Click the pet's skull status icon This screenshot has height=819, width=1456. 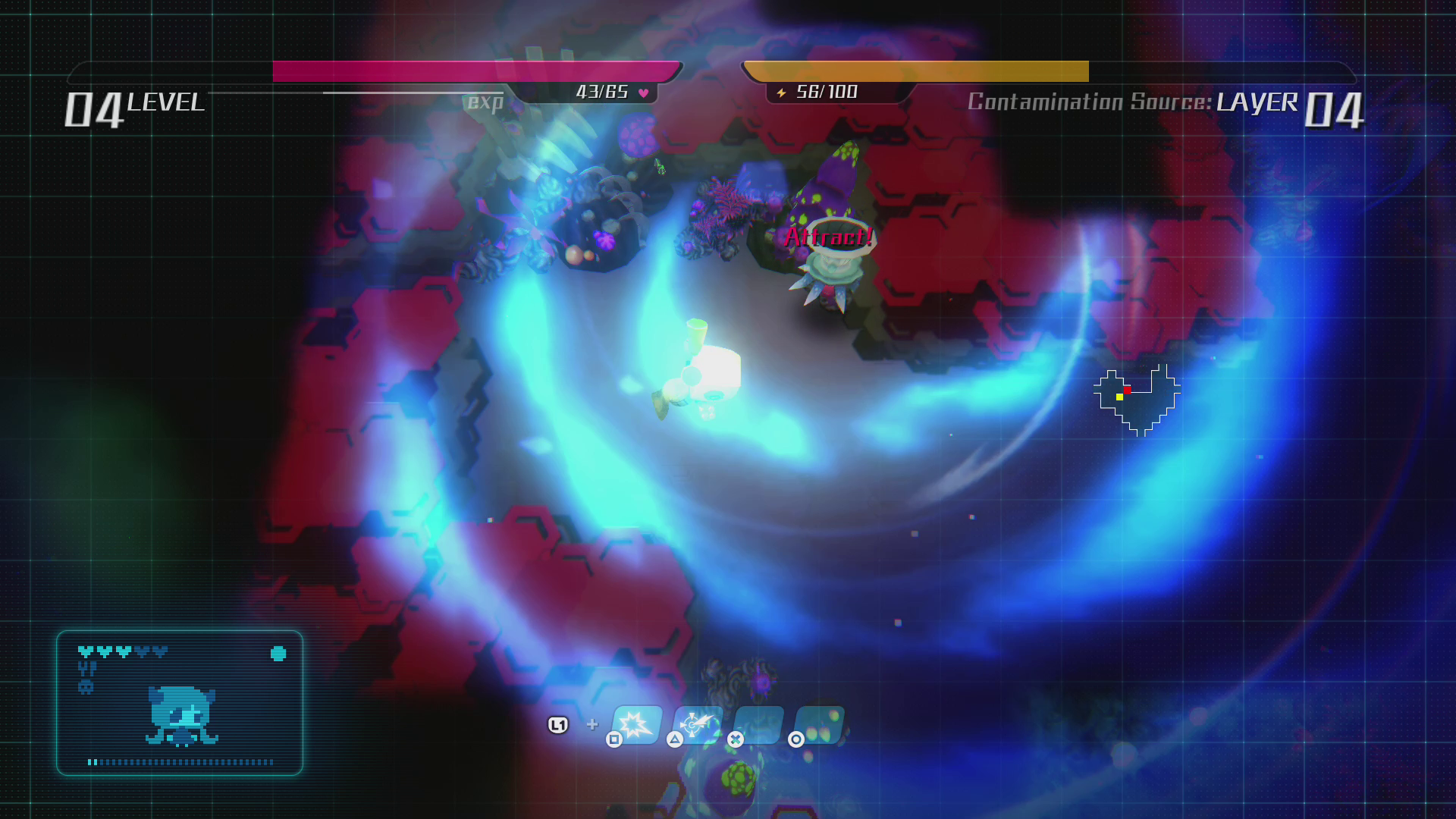(86, 687)
